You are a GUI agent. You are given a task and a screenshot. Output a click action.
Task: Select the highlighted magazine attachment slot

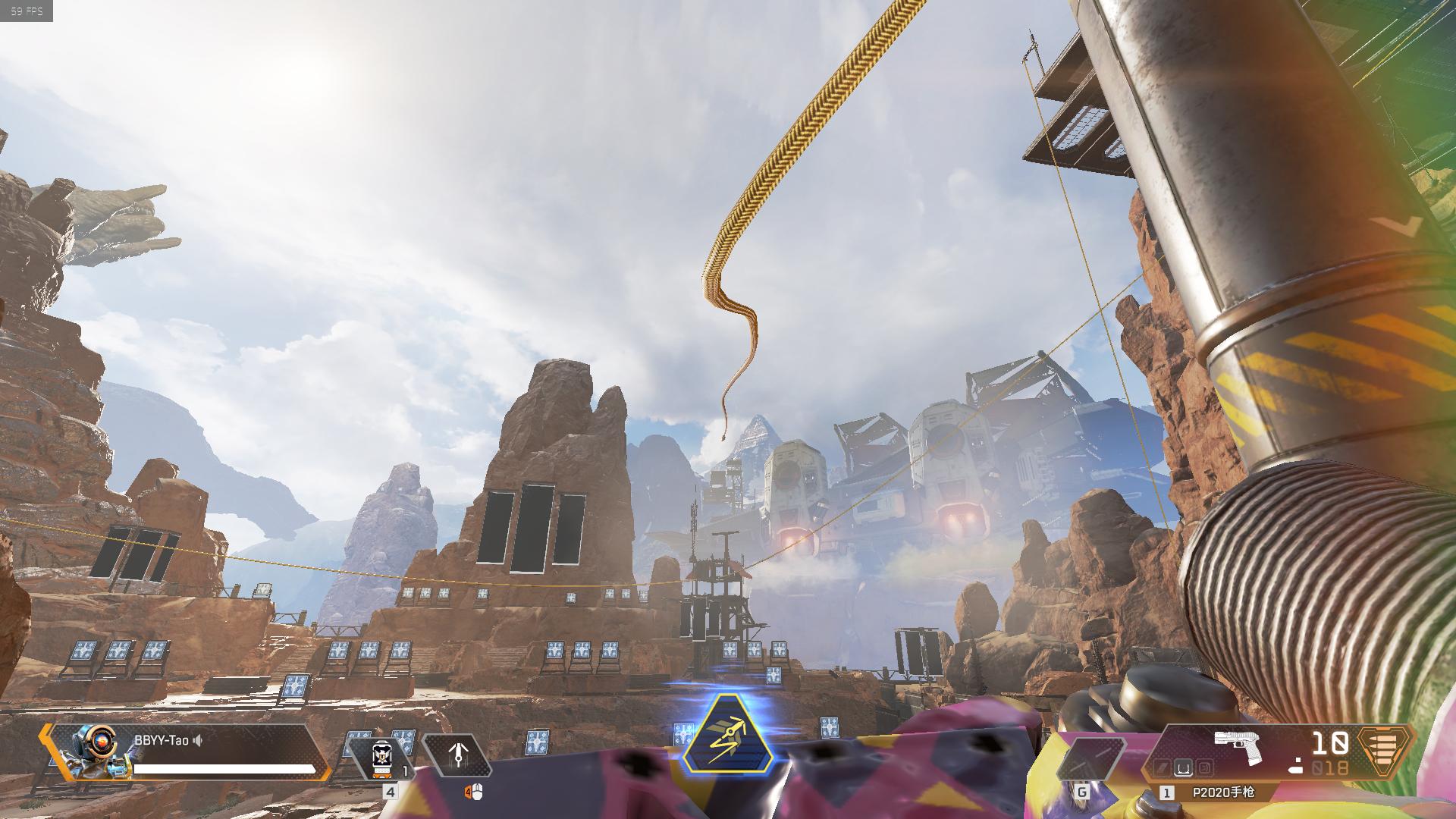tap(1181, 769)
